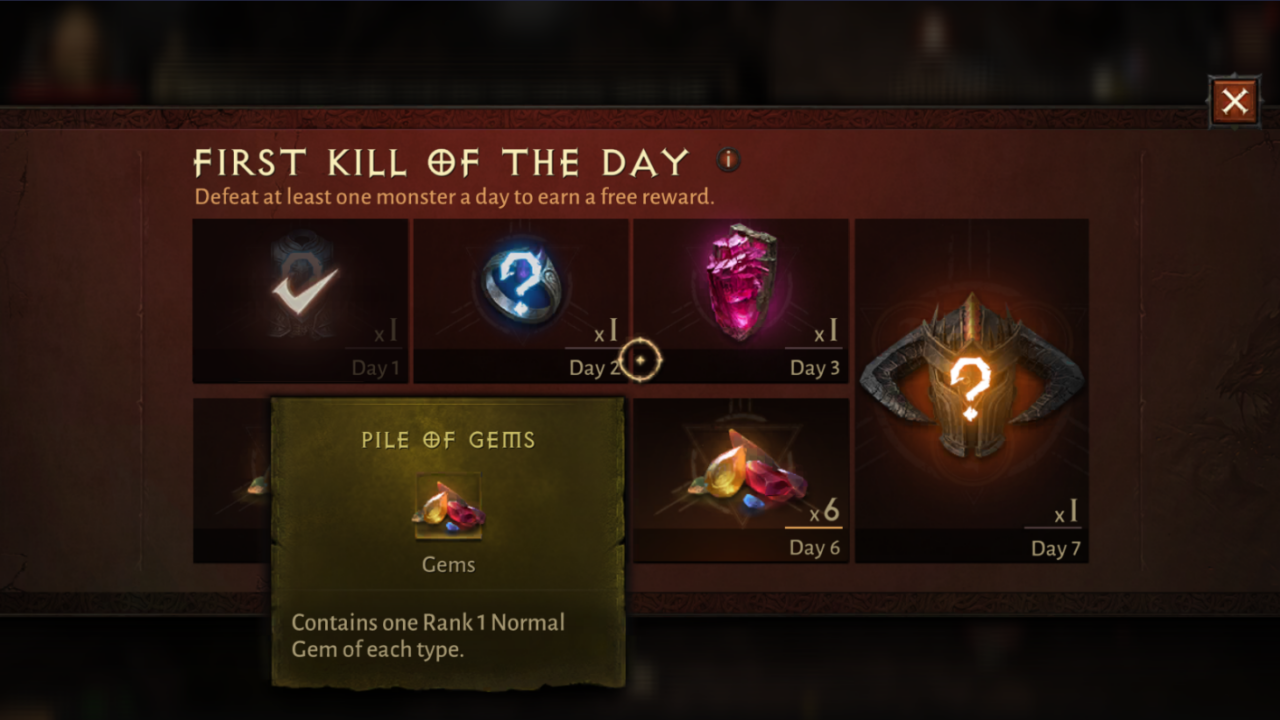
Task: Open the info icon beside First Kill title
Action: (727, 160)
